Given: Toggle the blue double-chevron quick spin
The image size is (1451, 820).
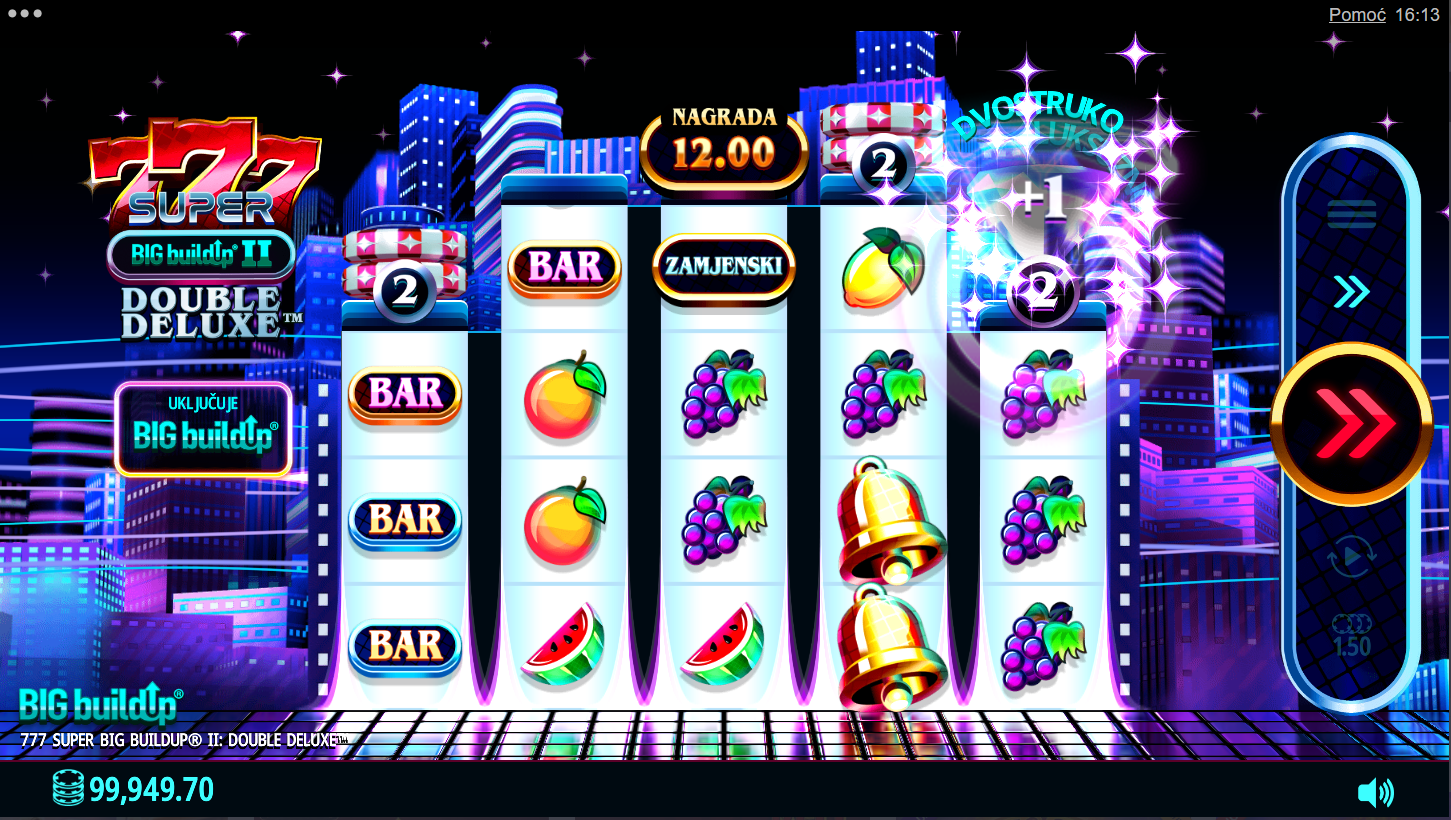Looking at the screenshot, I should coord(1351,292).
